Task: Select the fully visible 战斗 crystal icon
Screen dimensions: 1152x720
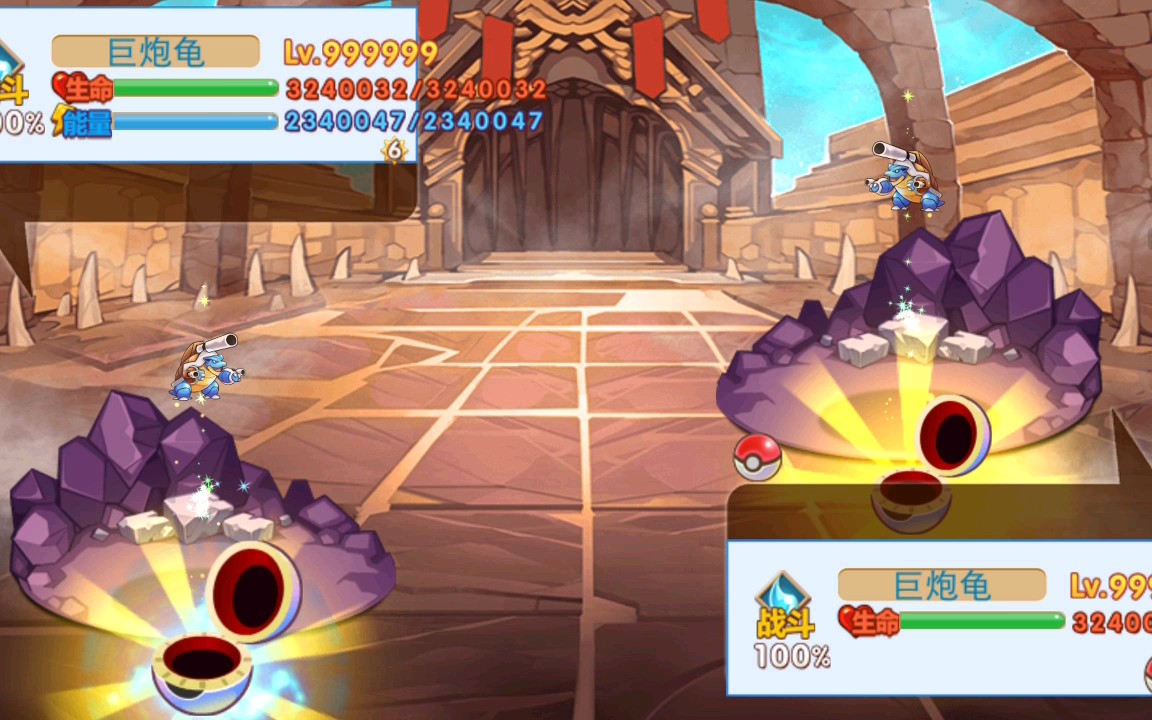Action: pyautogui.click(x=785, y=603)
